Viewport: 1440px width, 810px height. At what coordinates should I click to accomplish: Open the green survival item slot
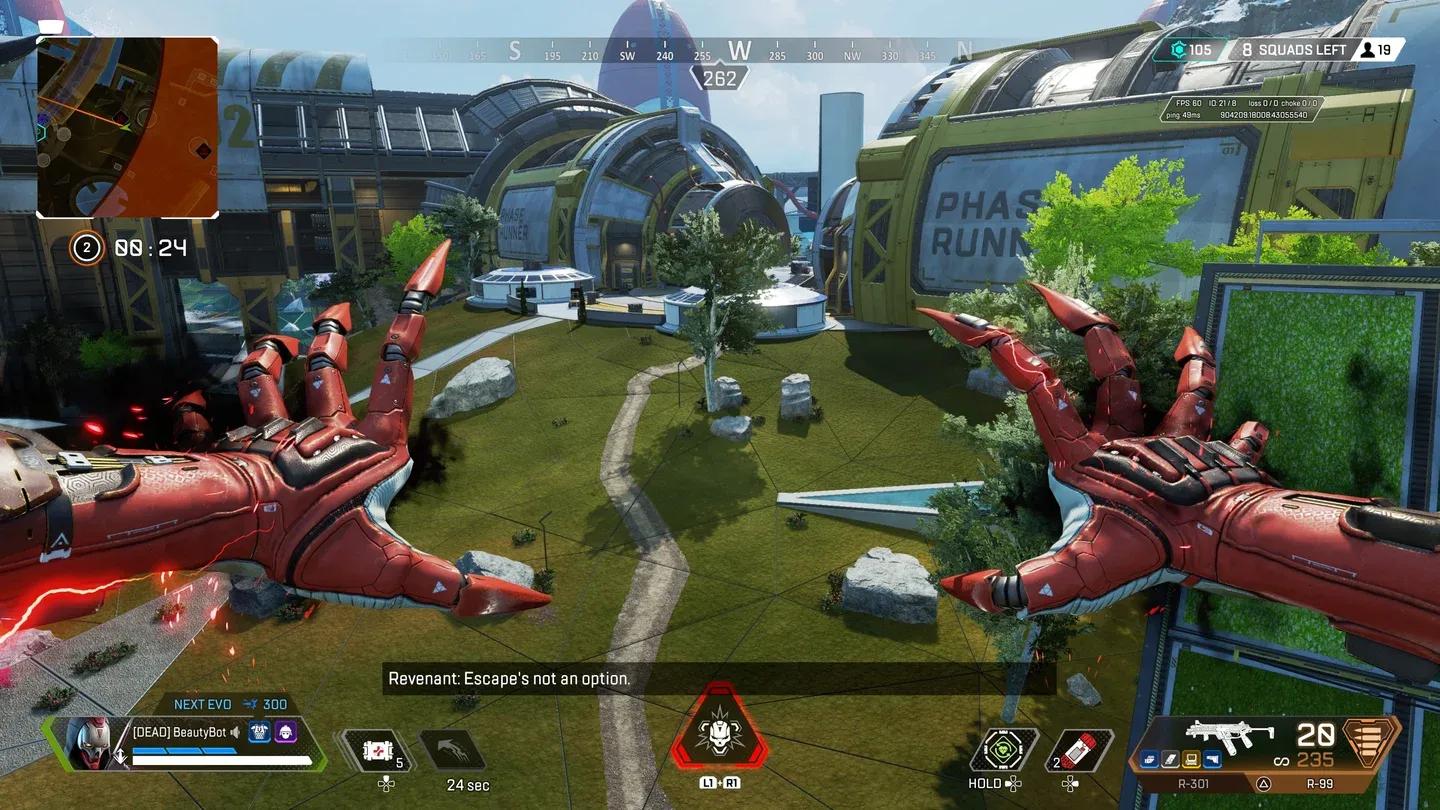tap(1003, 750)
